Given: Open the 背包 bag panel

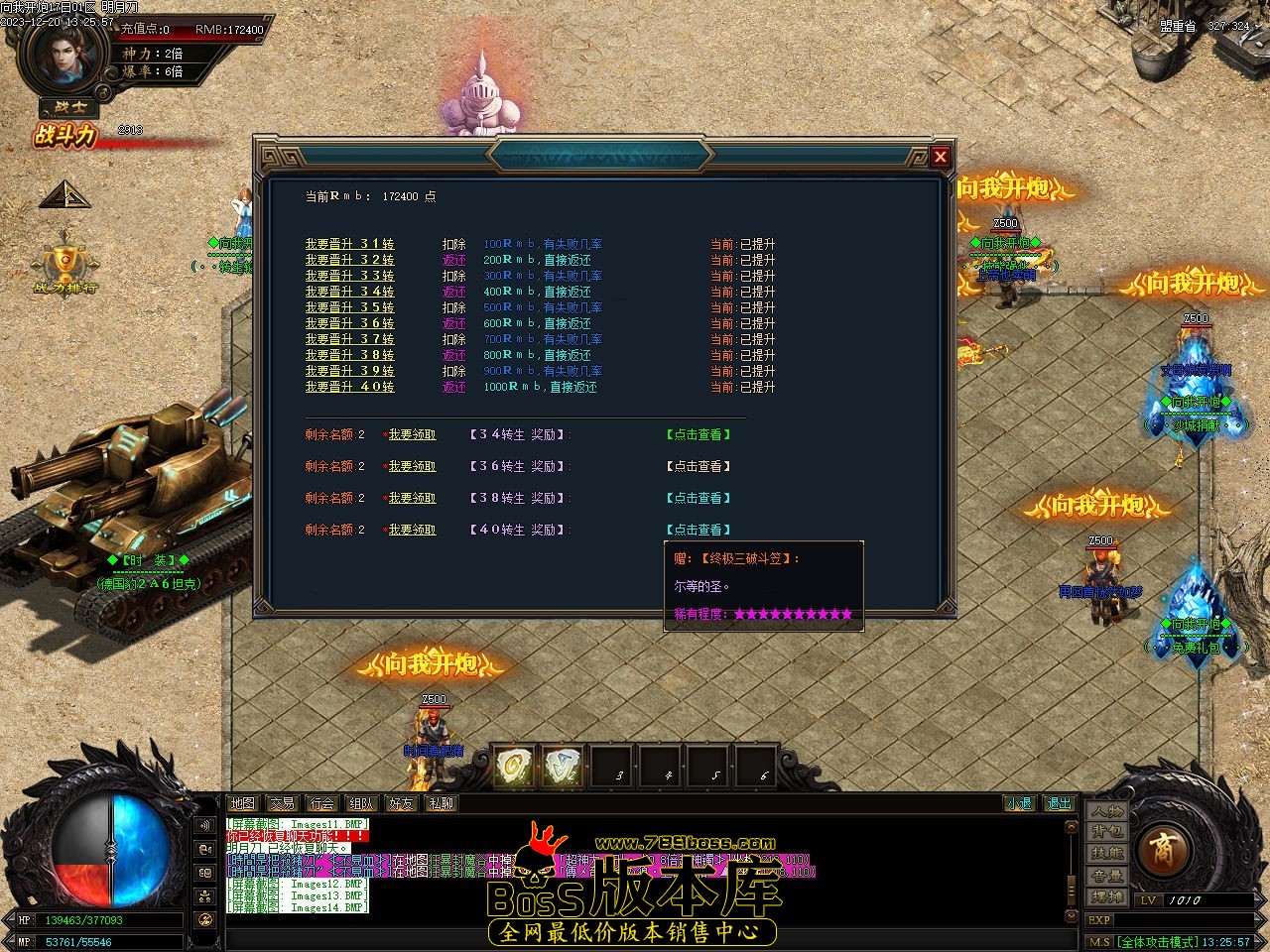Looking at the screenshot, I should [1107, 832].
